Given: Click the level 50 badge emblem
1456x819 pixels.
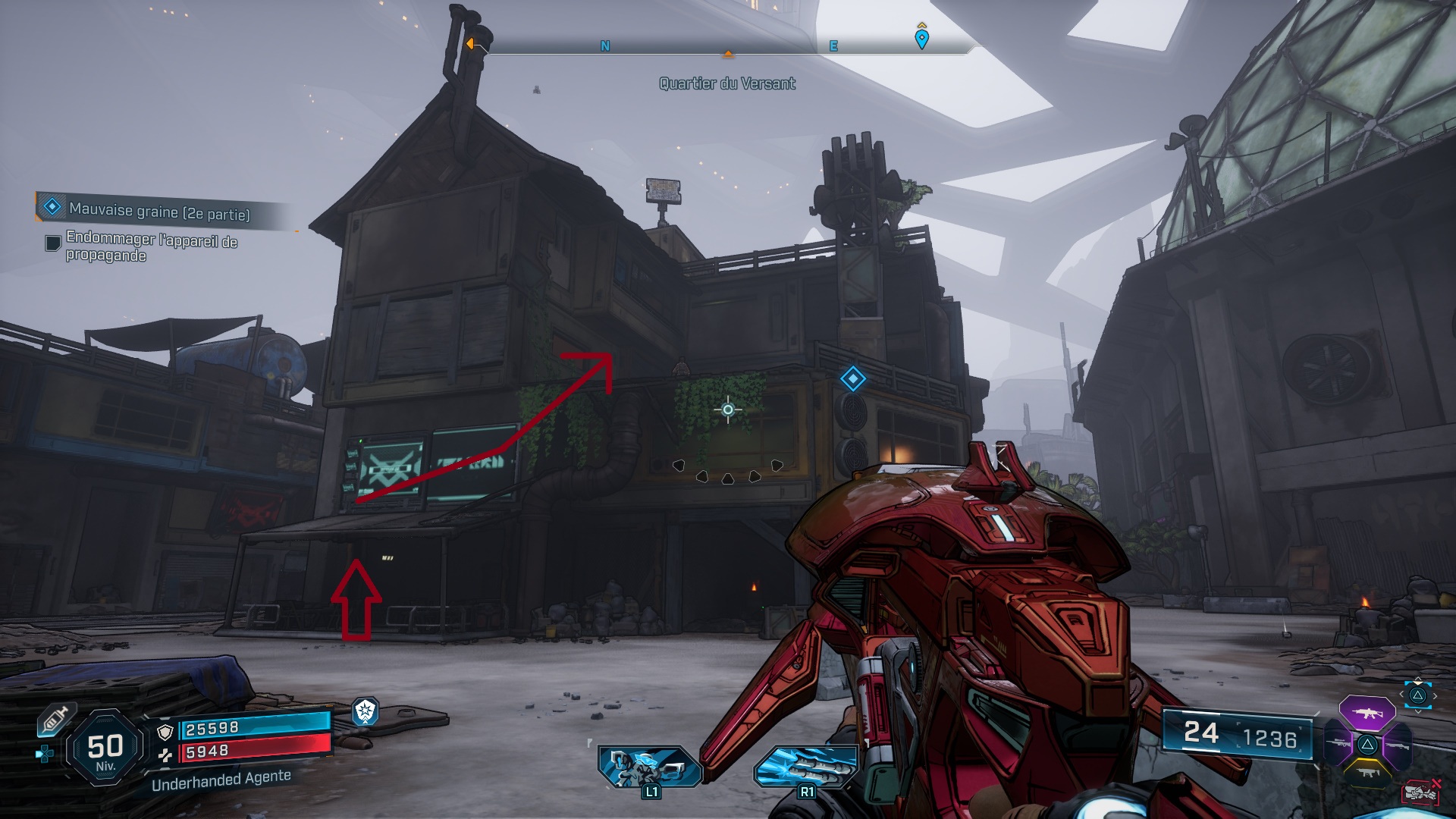Looking at the screenshot, I should click(x=104, y=746).
